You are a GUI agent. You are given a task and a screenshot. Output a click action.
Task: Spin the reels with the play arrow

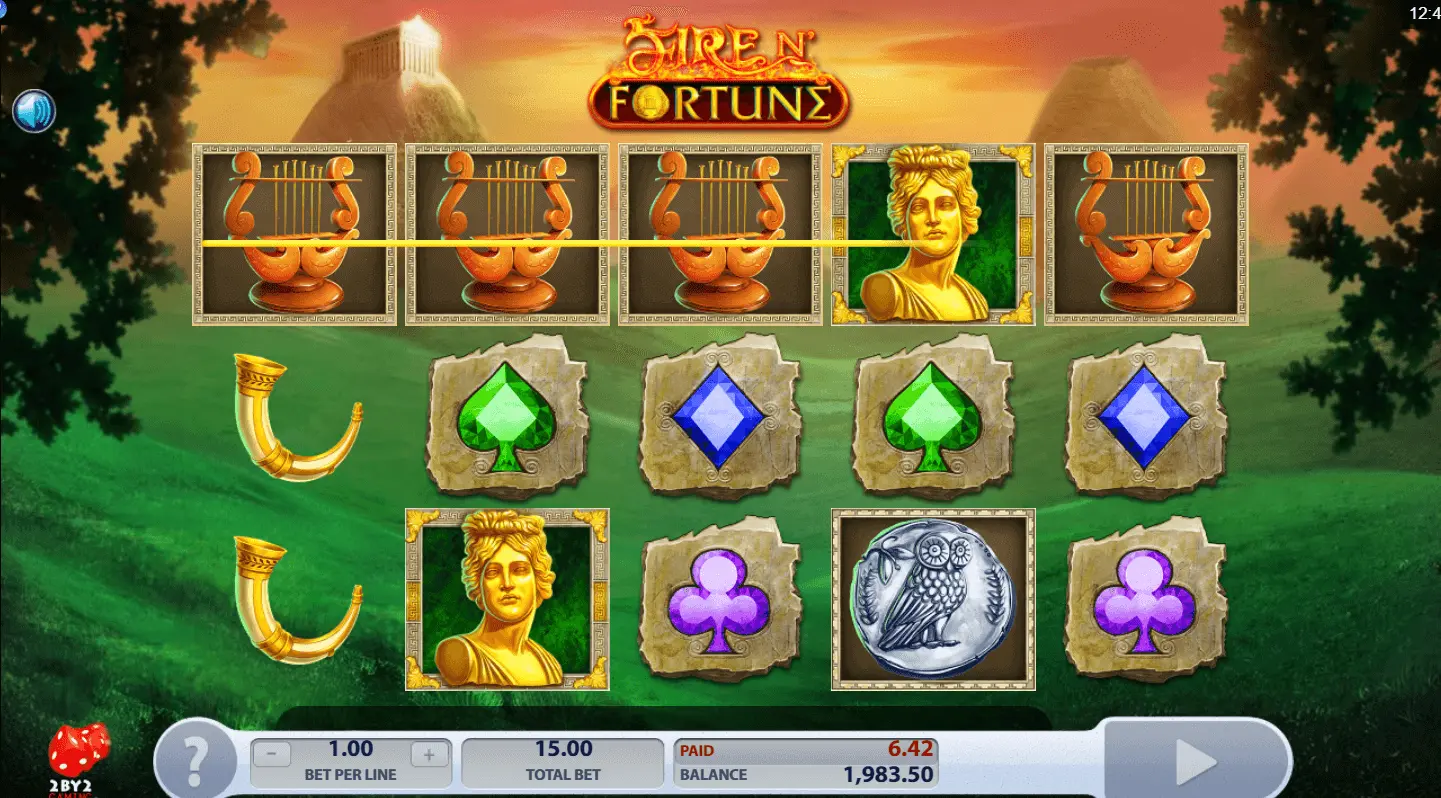pos(1196,763)
